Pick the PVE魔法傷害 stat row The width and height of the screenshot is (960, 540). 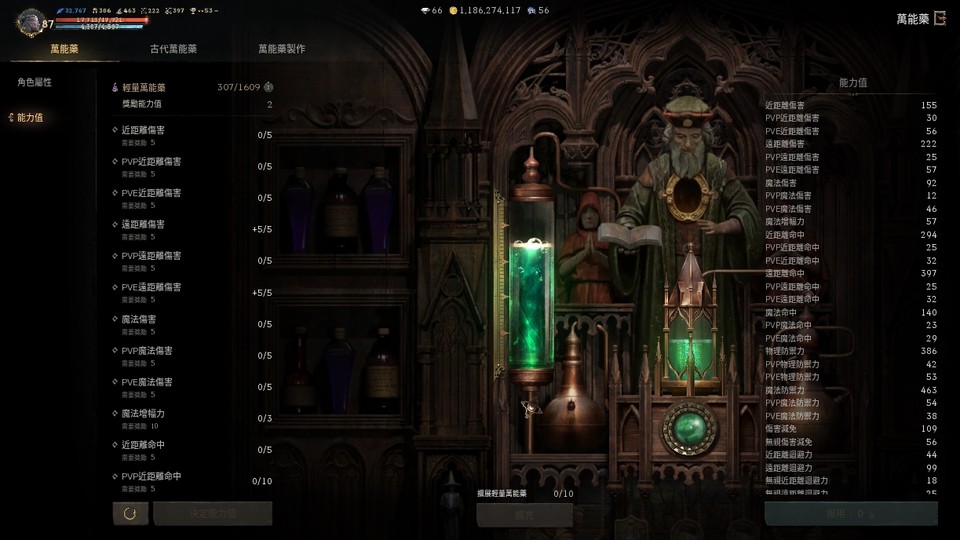click(192, 386)
